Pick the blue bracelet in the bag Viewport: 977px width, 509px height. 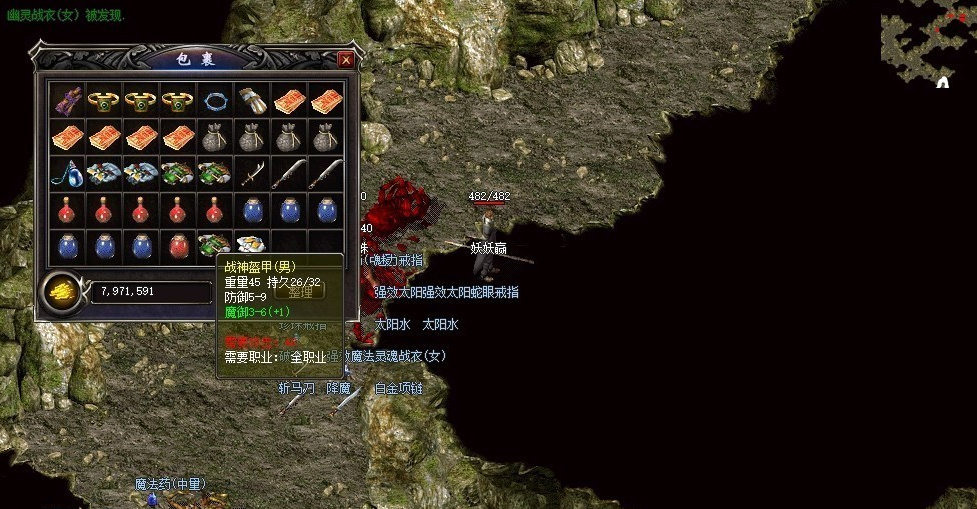[x=215, y=100]
